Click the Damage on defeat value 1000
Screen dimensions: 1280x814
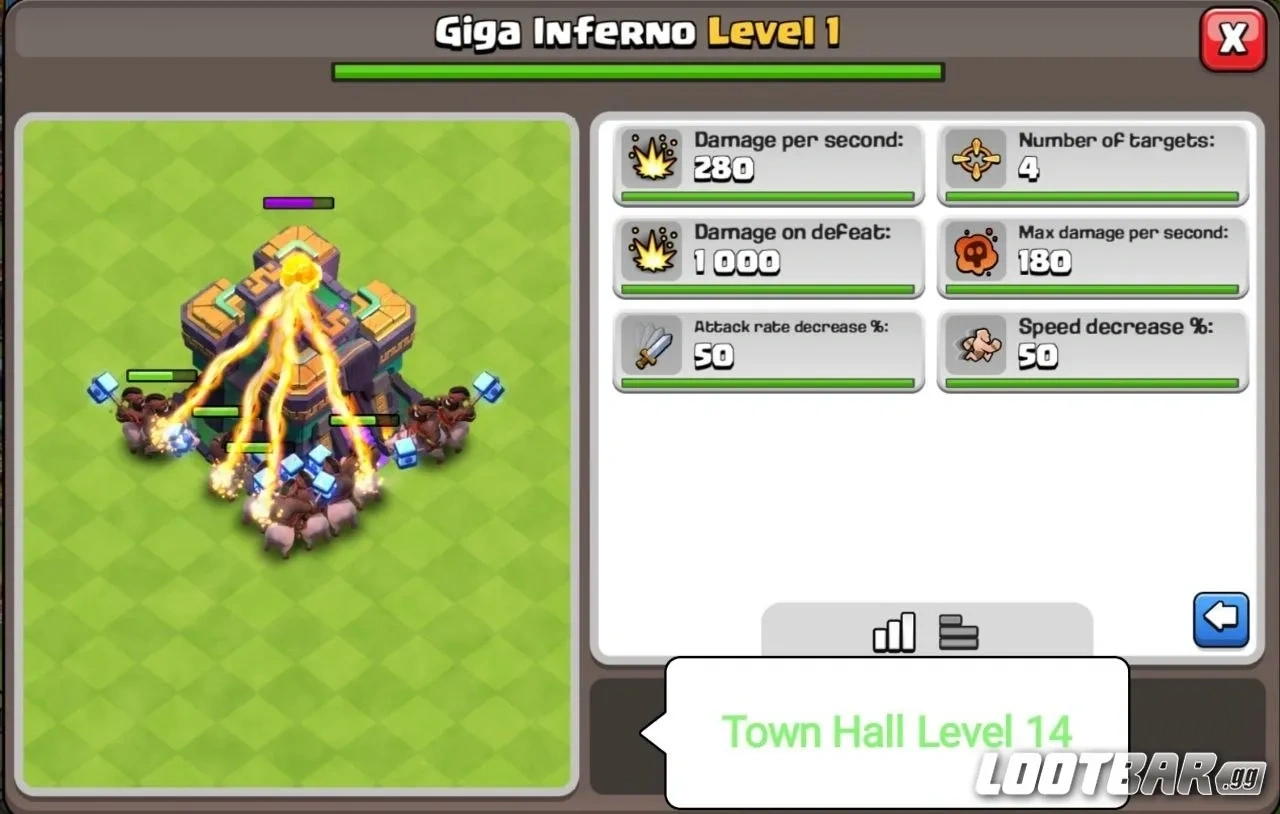(735, 263)
